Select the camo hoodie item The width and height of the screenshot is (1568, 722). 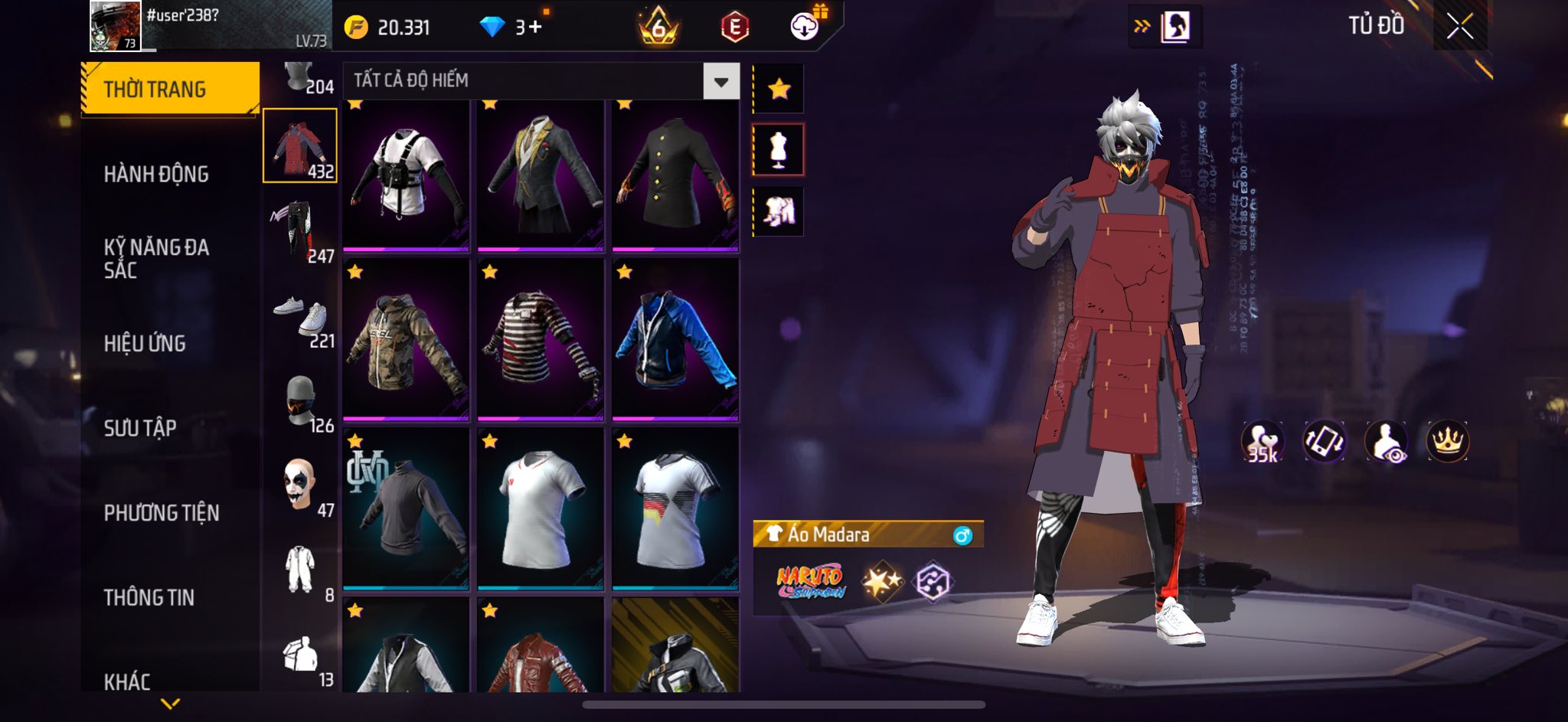click(x=406, y=339)
